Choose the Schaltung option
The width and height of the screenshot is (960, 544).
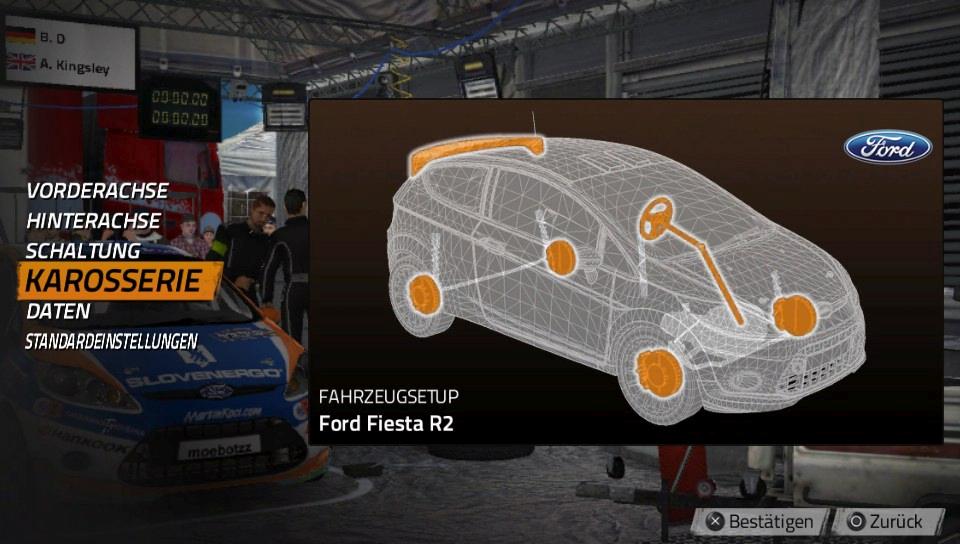point(83,250)
